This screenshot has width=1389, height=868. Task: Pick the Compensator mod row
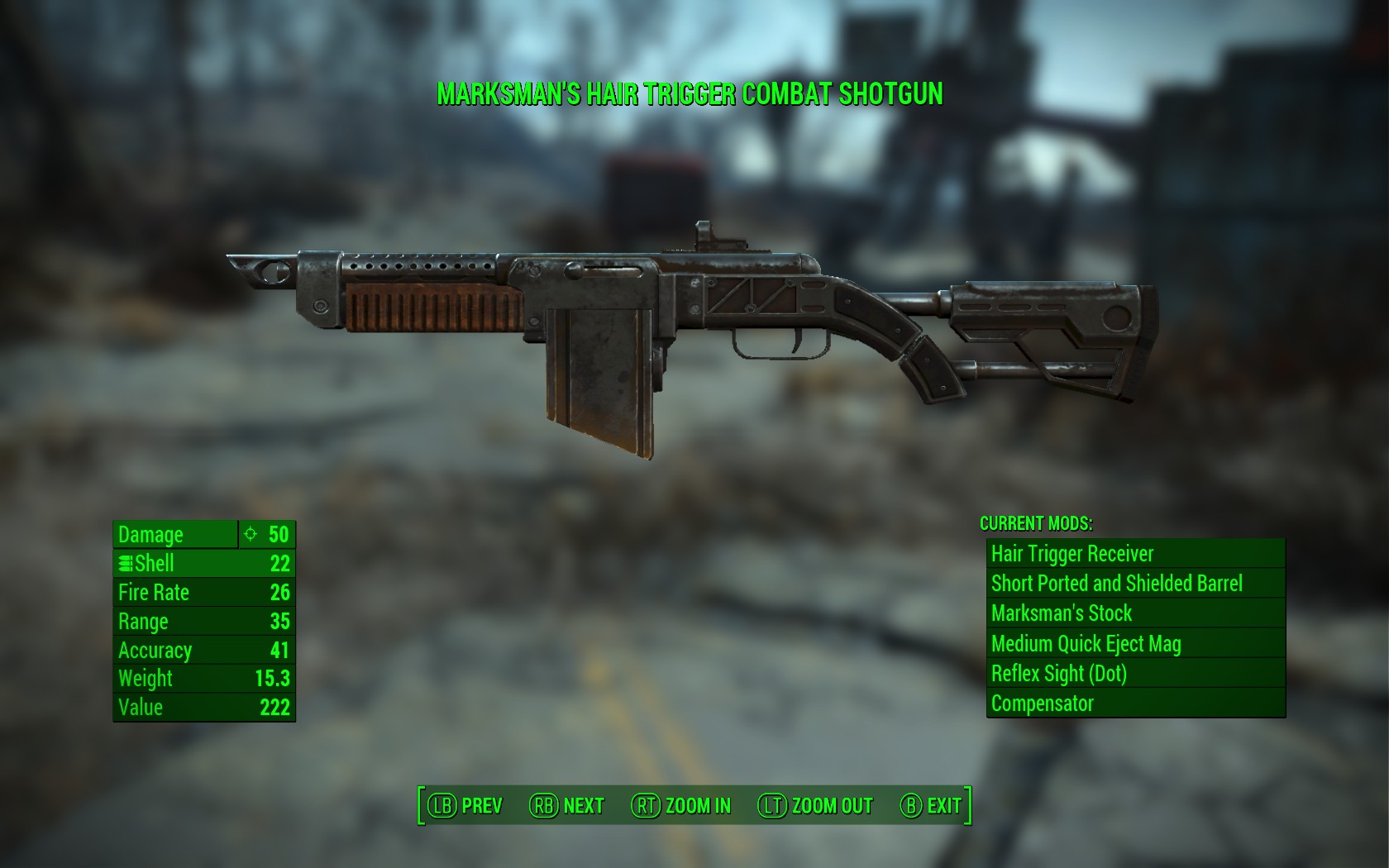1135,703
